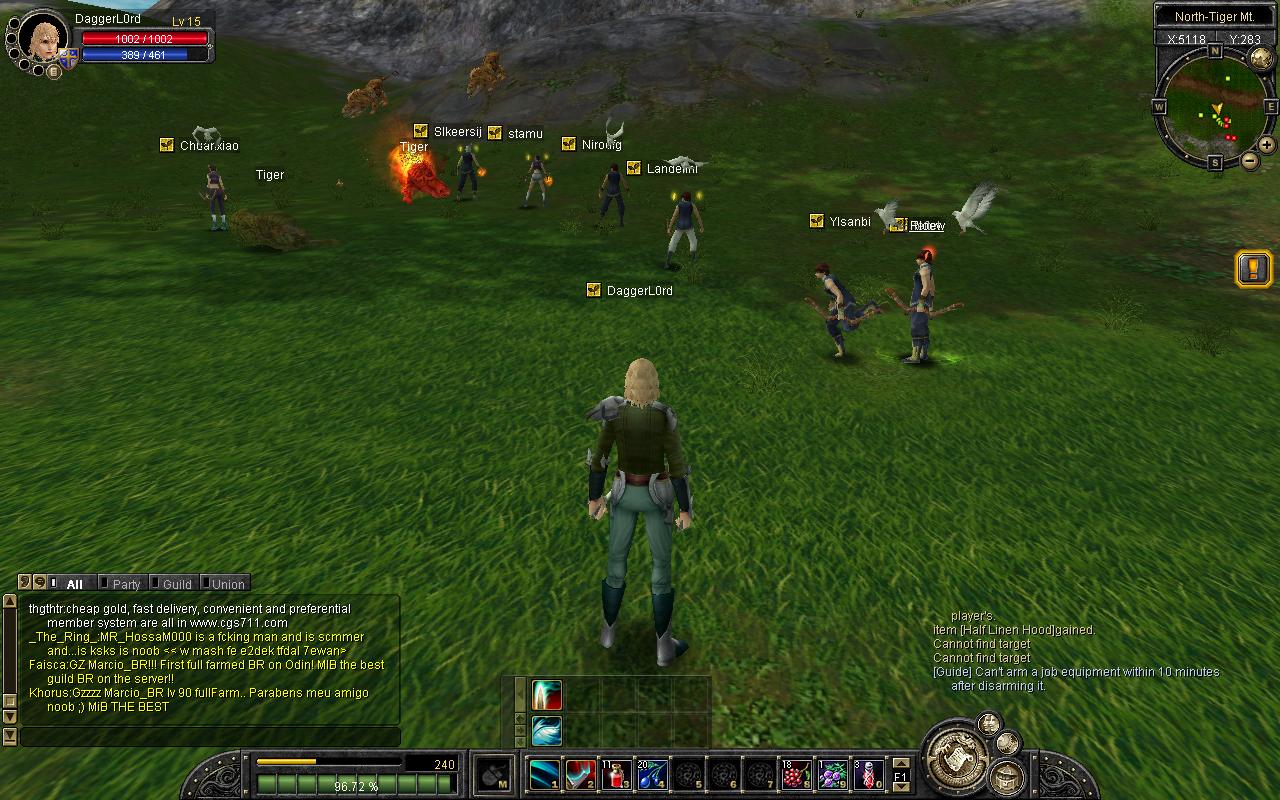Eat the red grapes in slot 8

tap(796, 775)
